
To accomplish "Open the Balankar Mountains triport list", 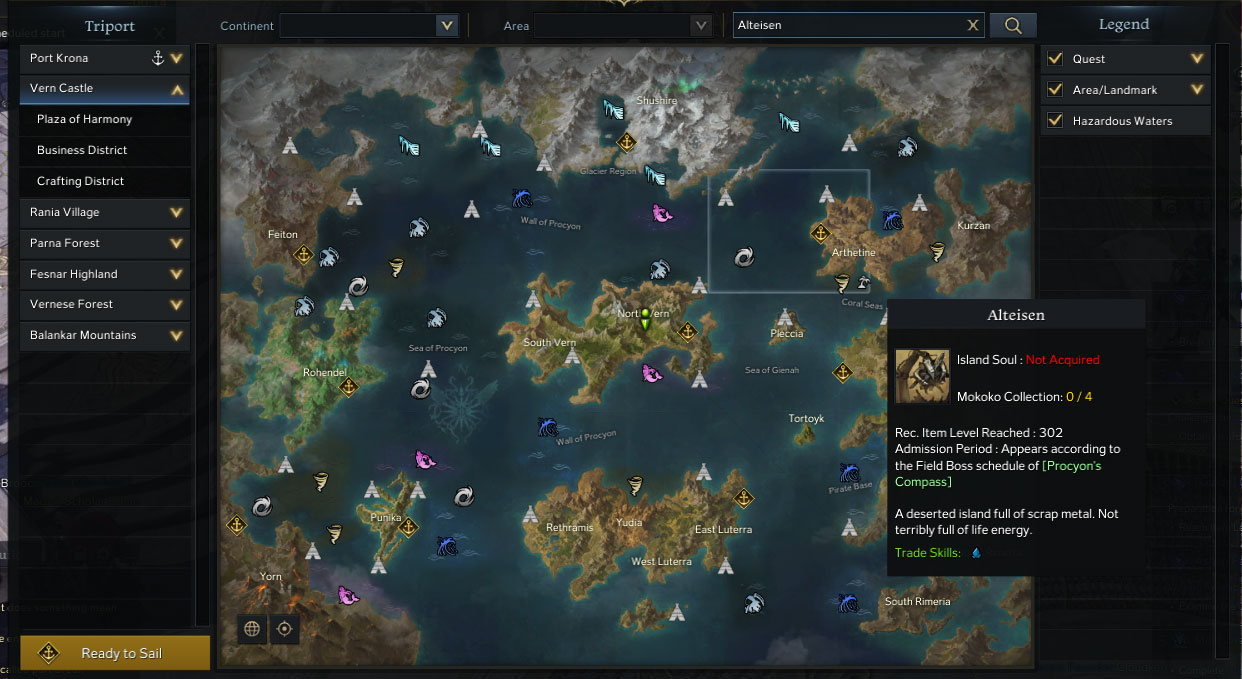I will [177, 335].
